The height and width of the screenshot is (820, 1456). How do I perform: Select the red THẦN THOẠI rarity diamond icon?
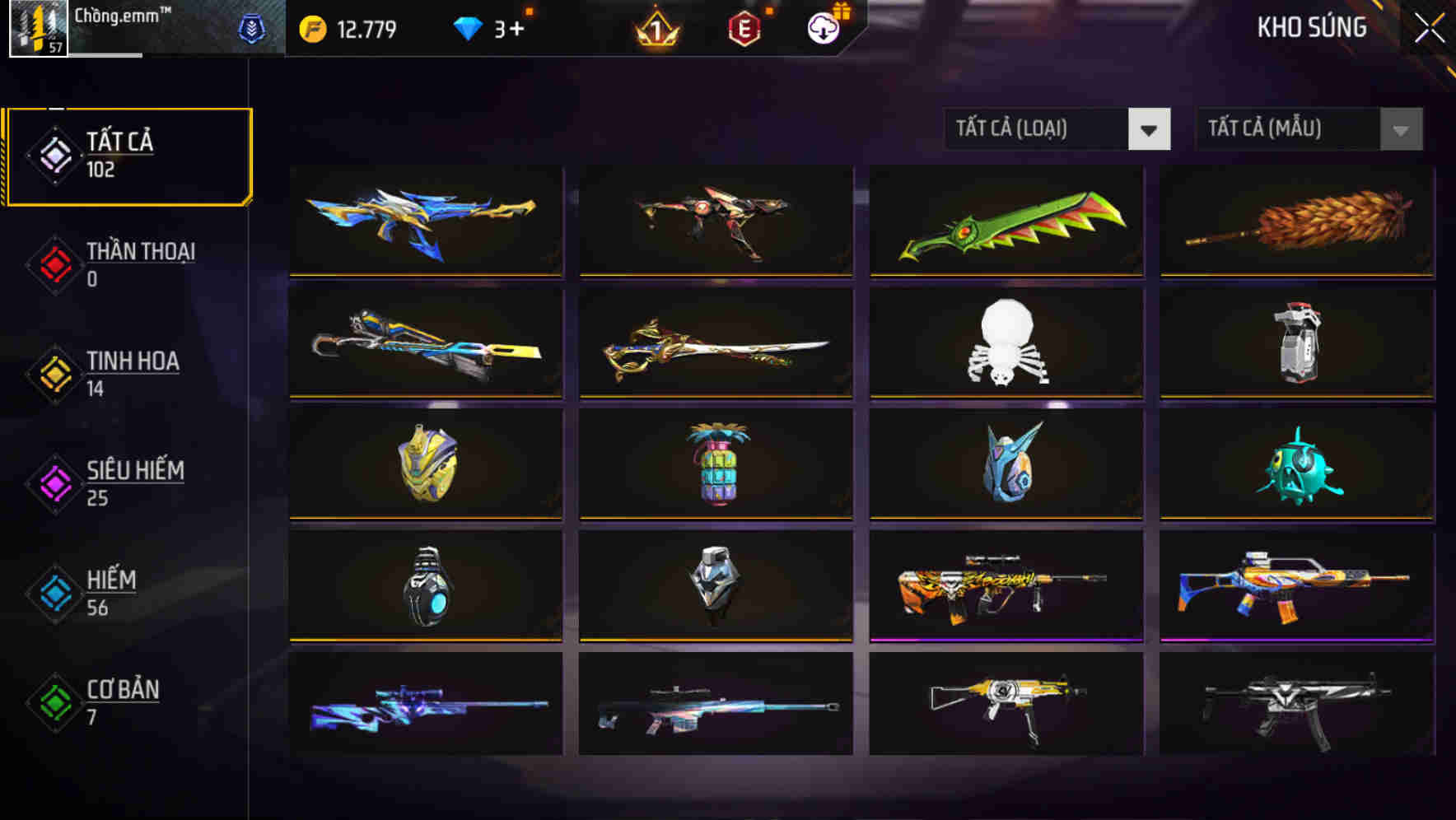click(53, 264)
